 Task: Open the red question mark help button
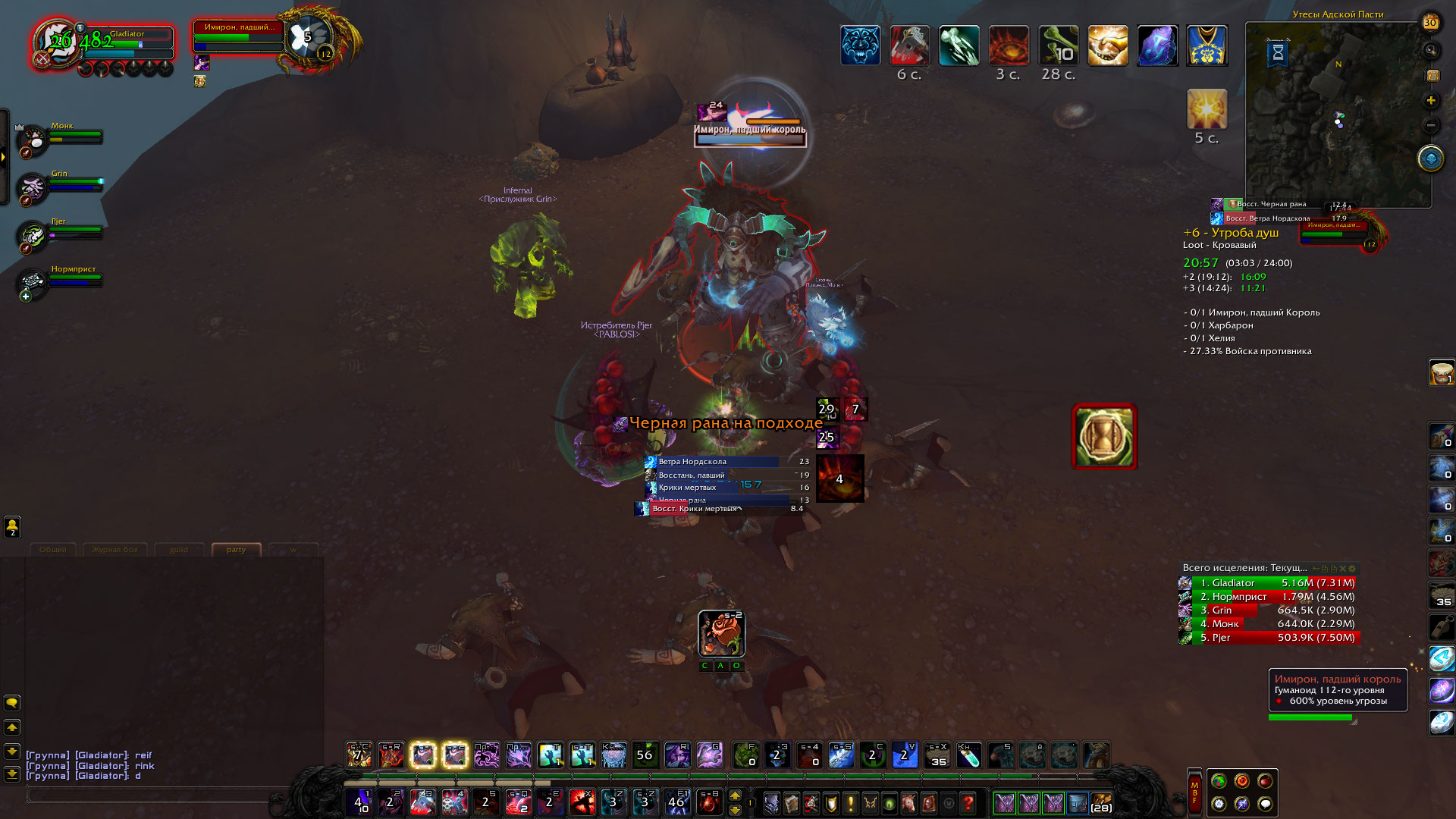point(968,802)
